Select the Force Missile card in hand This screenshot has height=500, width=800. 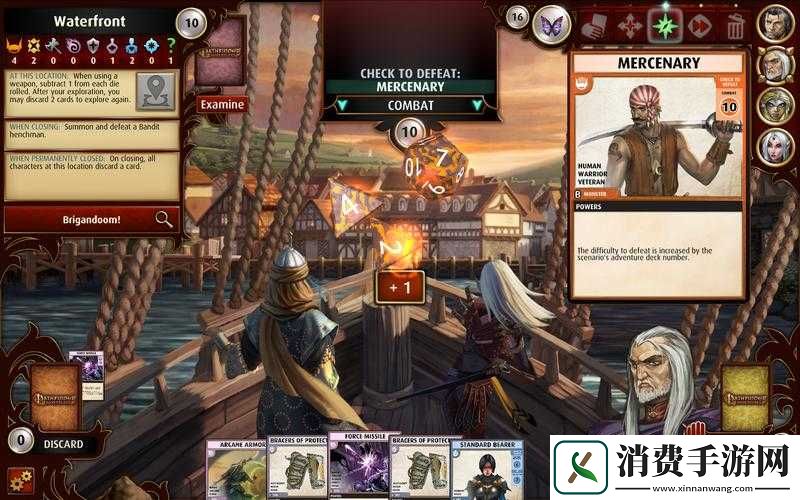pos(358,469)
